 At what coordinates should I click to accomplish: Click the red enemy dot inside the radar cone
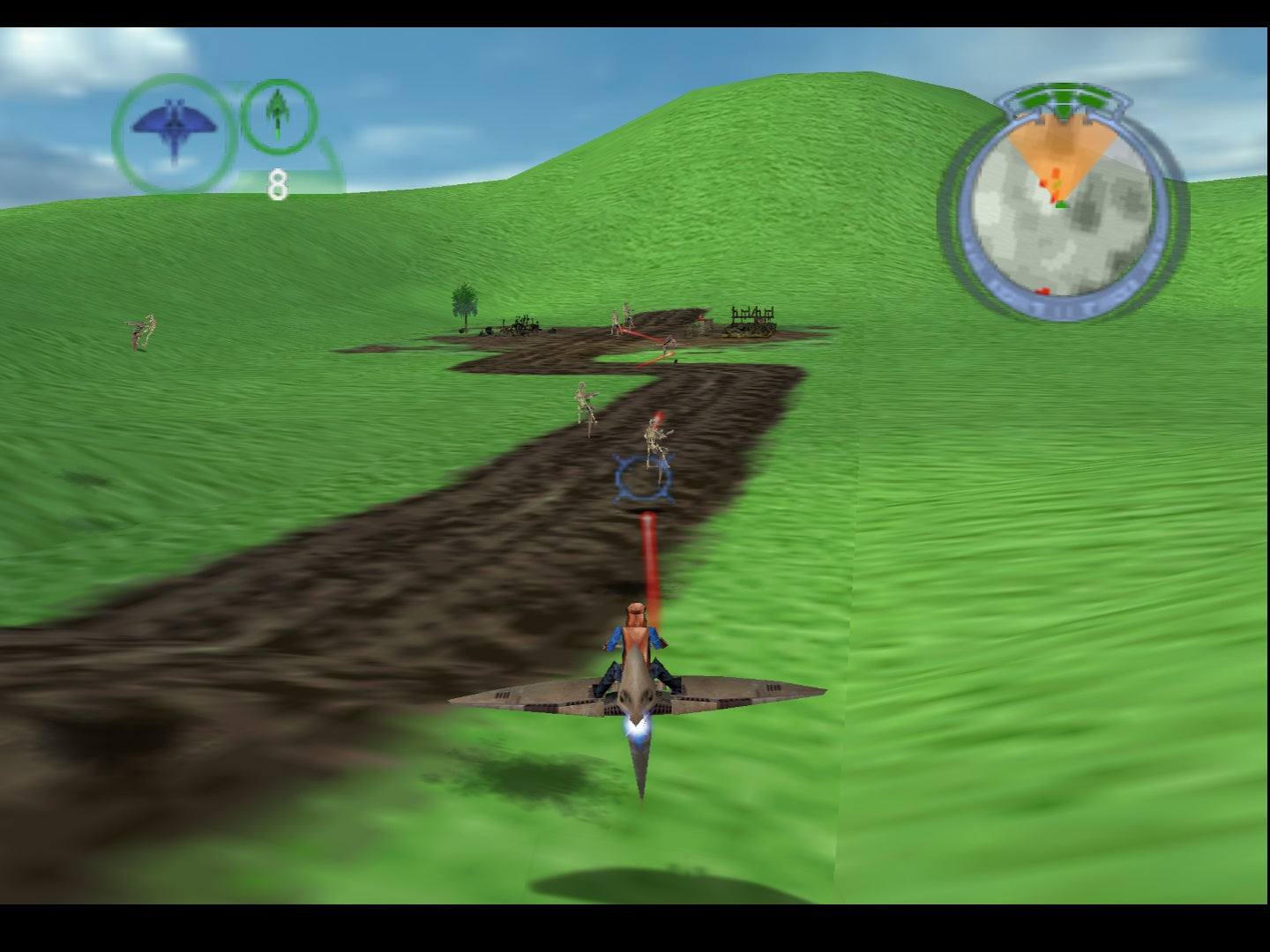coord(1056,173)
